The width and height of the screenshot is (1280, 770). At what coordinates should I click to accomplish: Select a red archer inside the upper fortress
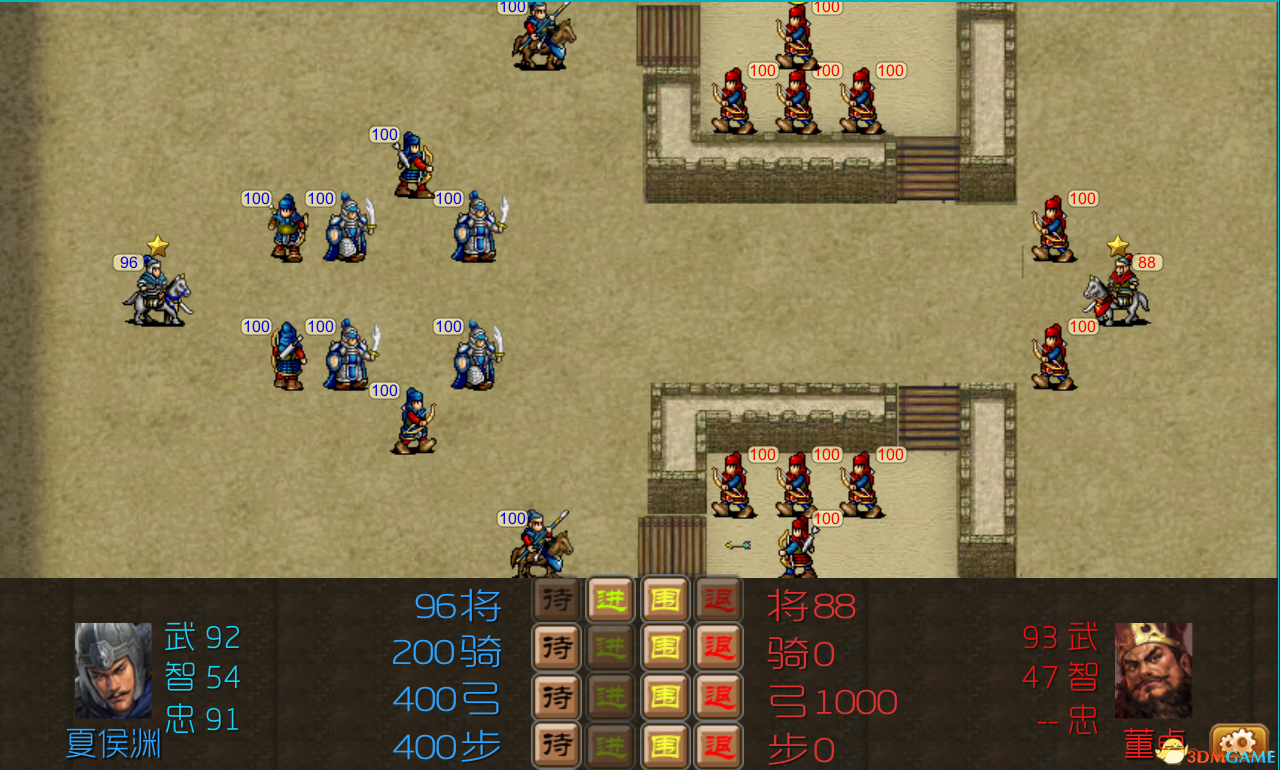(x=795, y=100)
